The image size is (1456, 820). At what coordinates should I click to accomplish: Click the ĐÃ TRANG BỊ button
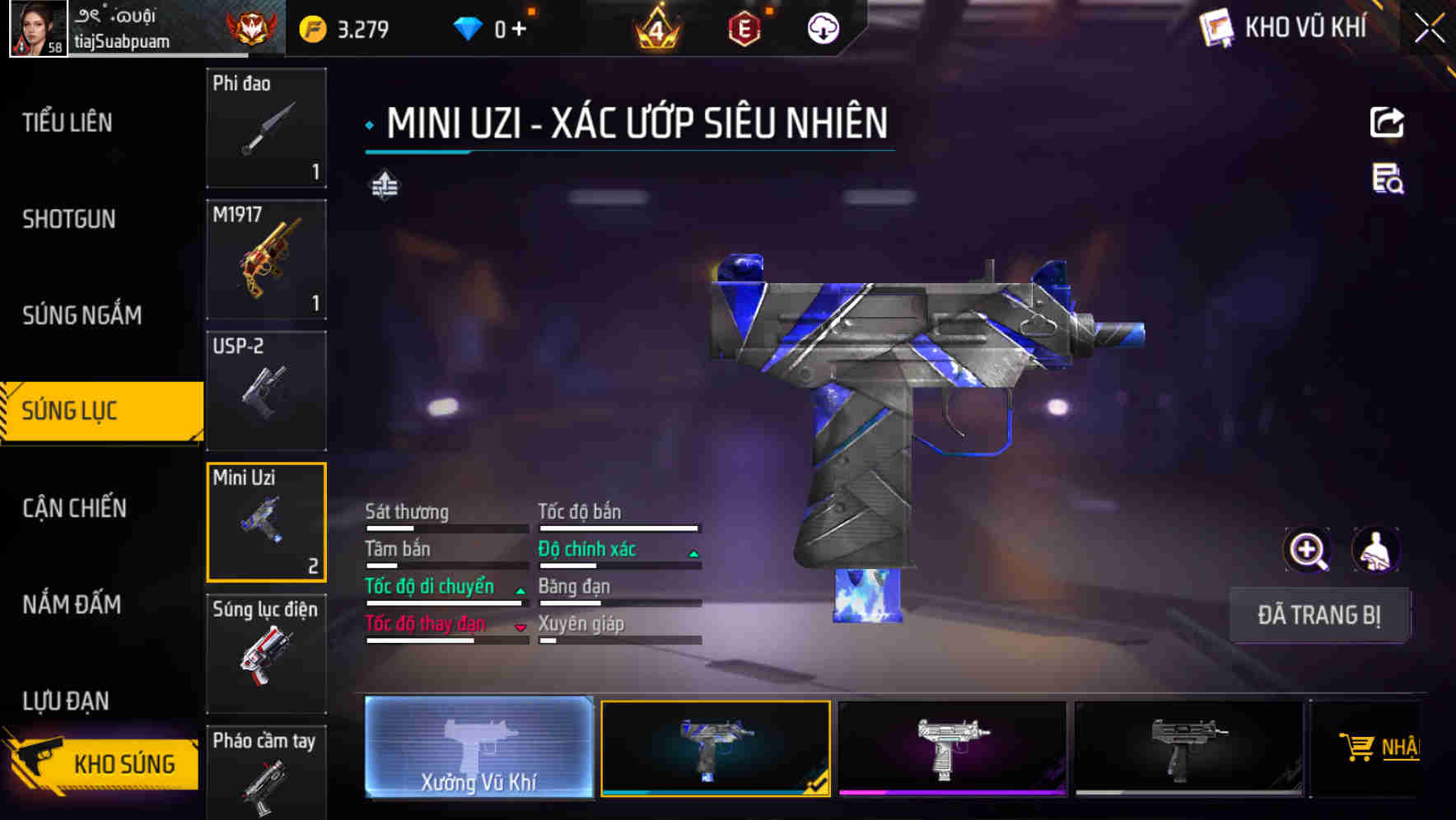pyautogui.click(x=1319, y=614)
